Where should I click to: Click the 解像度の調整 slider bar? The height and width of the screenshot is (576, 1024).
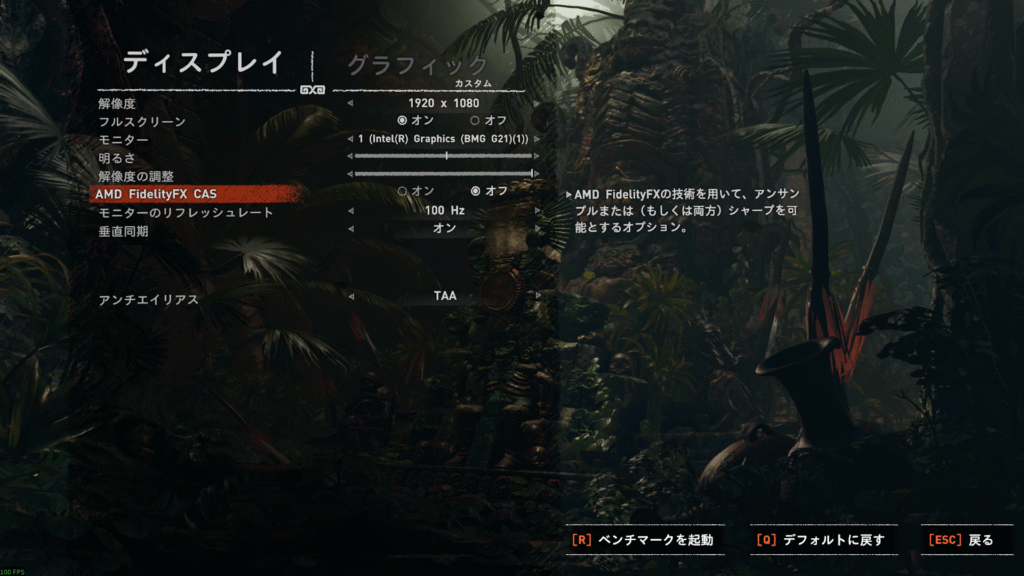tap(444, 174)
